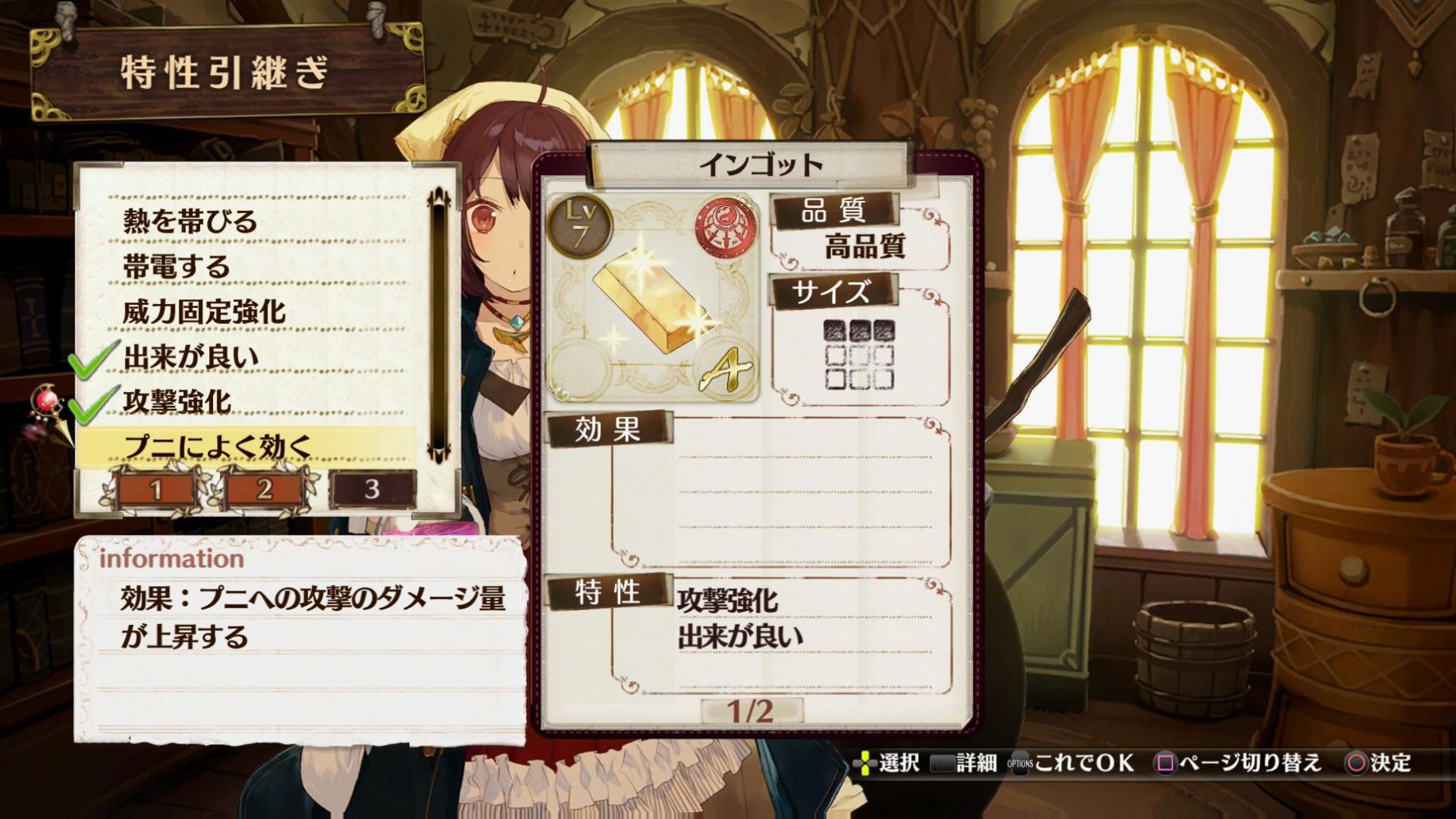Select the 熱を帯びる trait
The width and height of the screenshot is (1456, 819).
[190, 221]
